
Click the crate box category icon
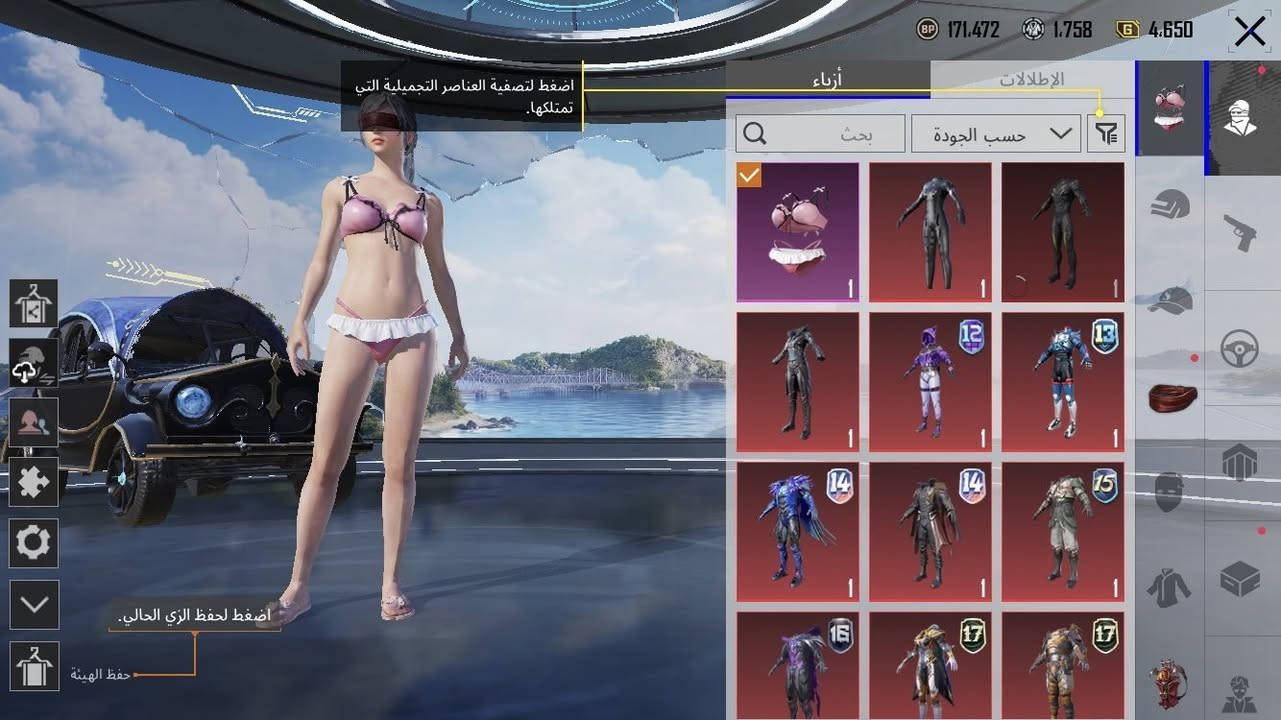1240,580
